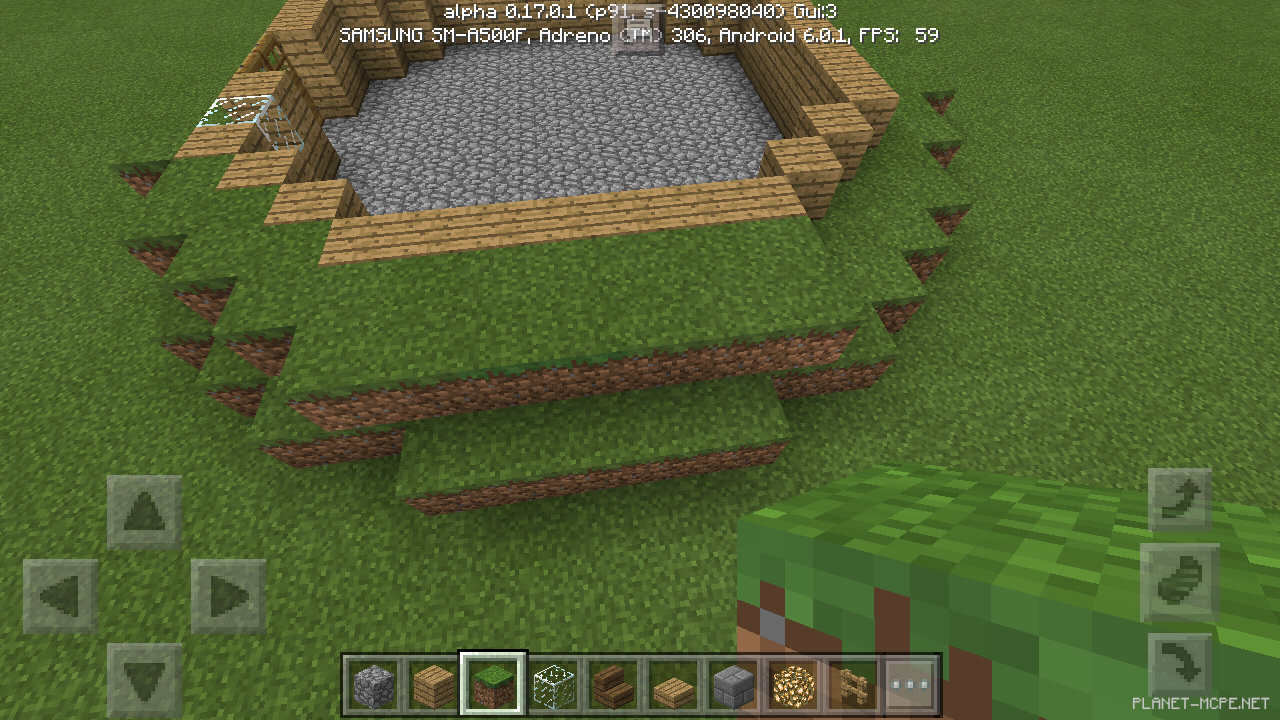Viewport: 1280px width, 720px height.
Task: Open the full inventory via the dots slot
Action: tap(910, 686)
